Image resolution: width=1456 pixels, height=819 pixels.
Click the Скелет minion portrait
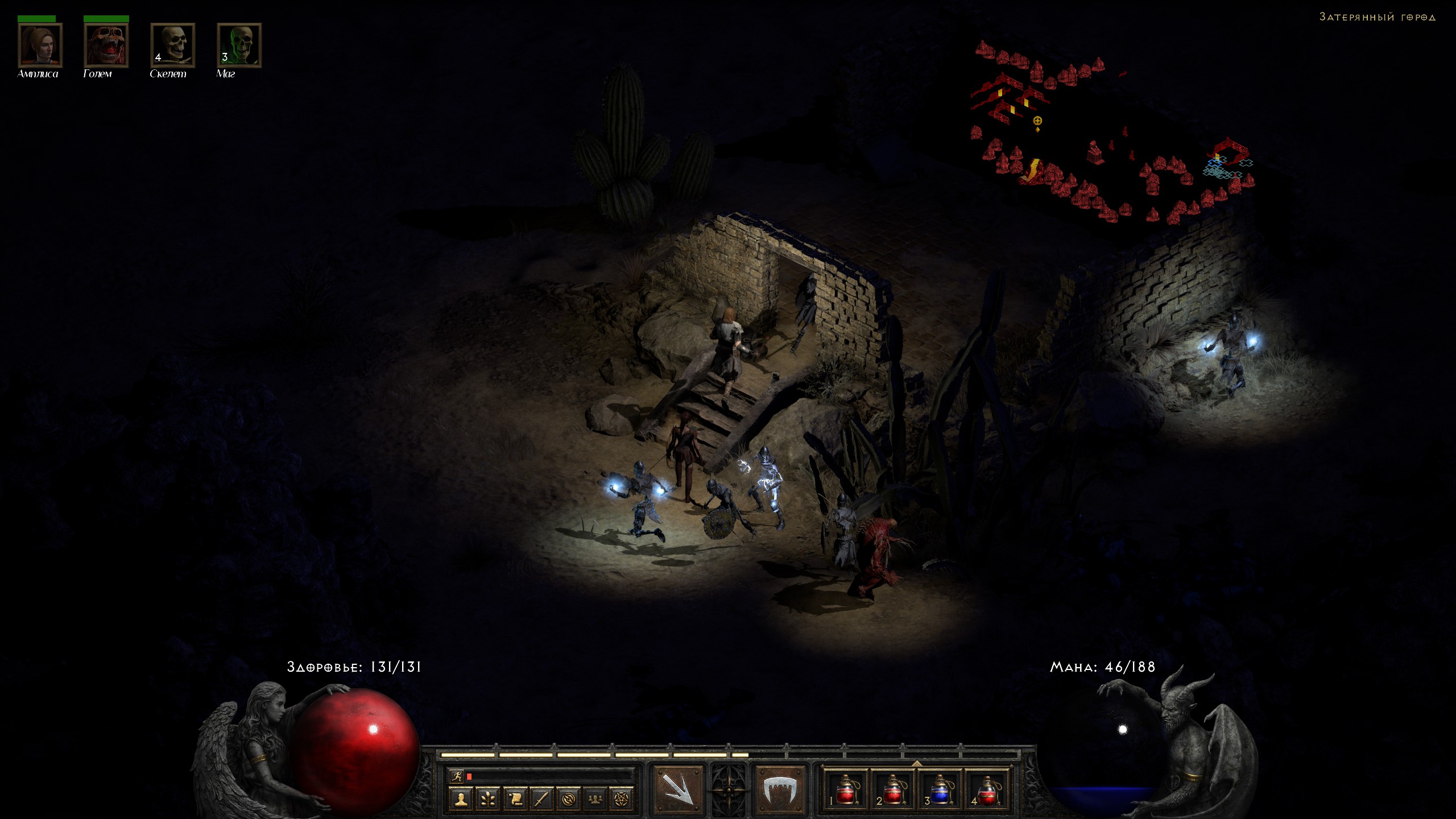pyautogui.click(x=173, y=45)
